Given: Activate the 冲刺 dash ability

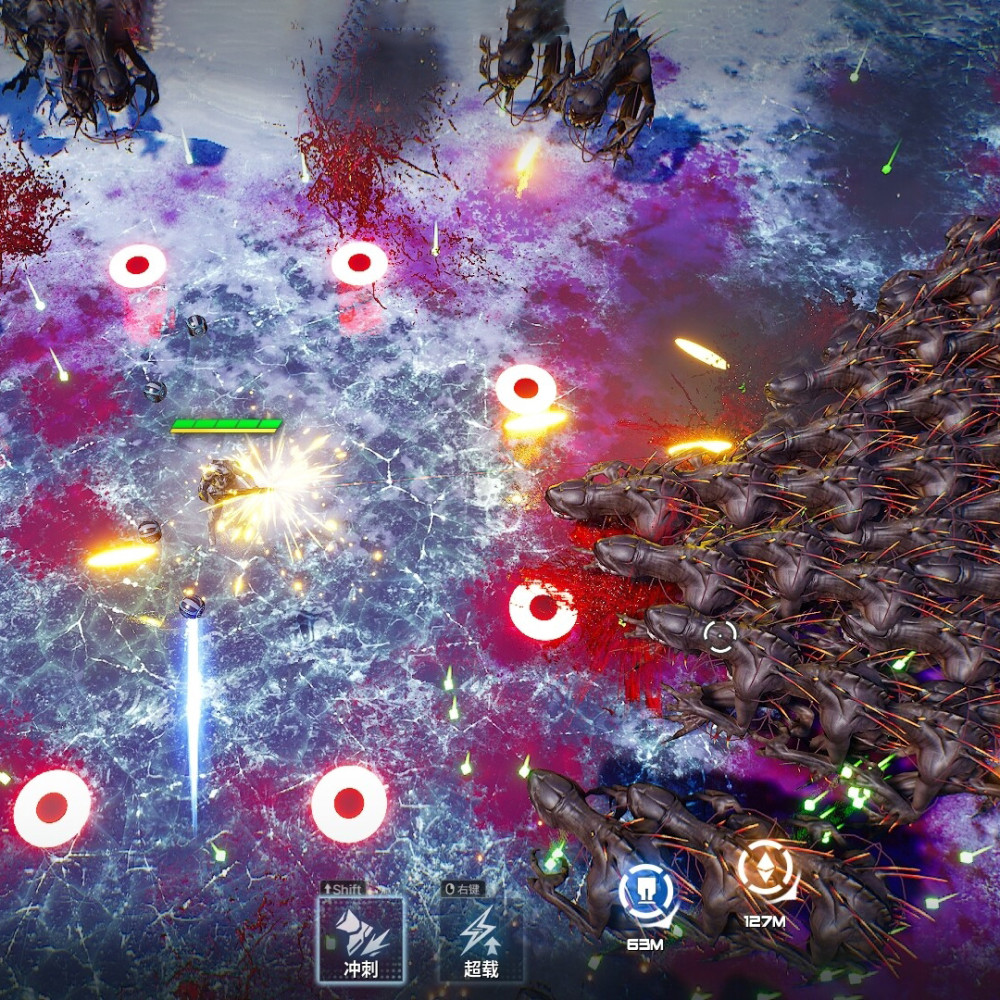Looking at the screenshot, I should (x=361, y=938).
